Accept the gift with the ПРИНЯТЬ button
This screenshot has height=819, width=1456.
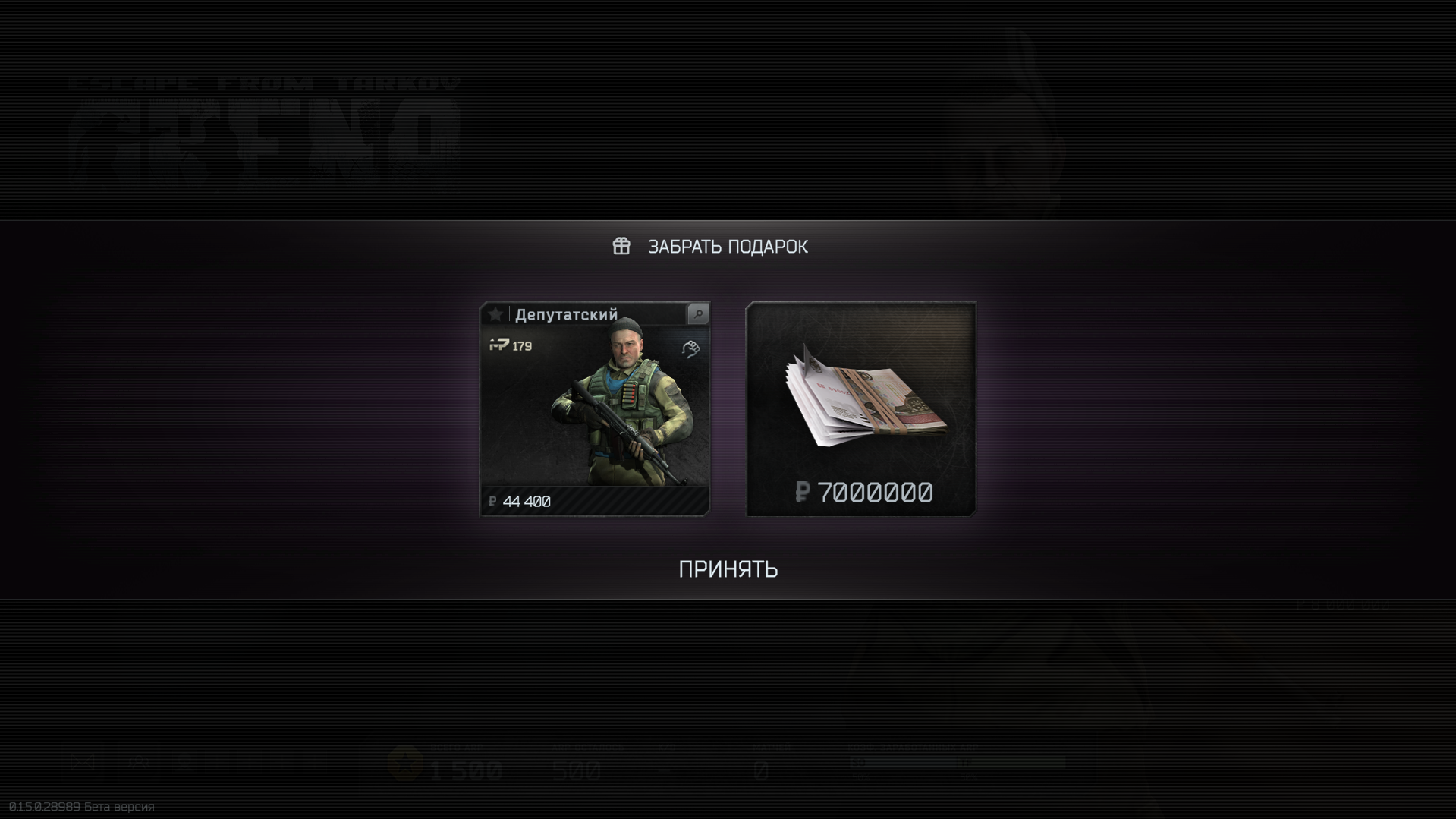[728, 569]
